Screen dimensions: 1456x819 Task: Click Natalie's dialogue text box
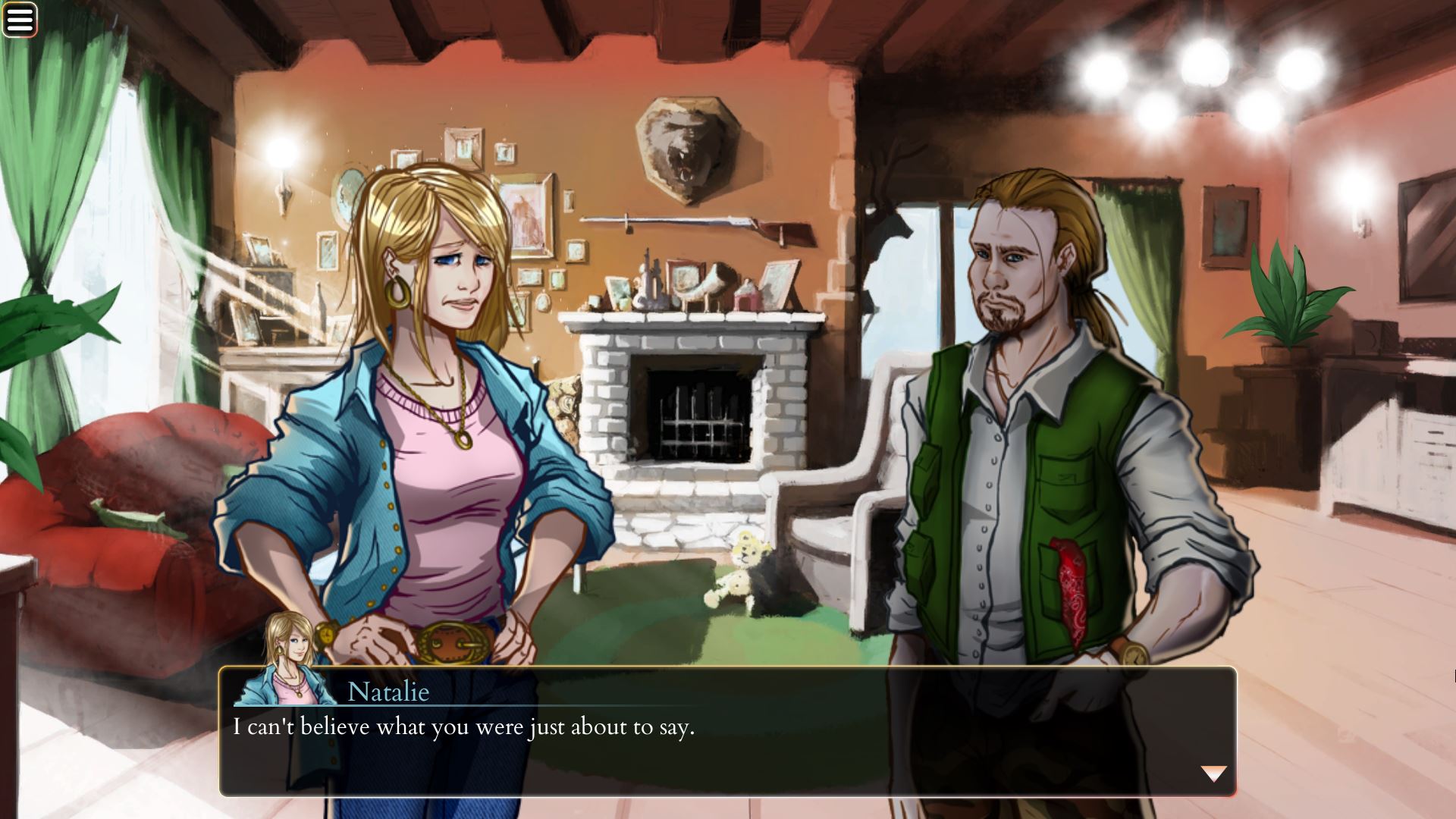pyautogui.click(x=728, y=747)
